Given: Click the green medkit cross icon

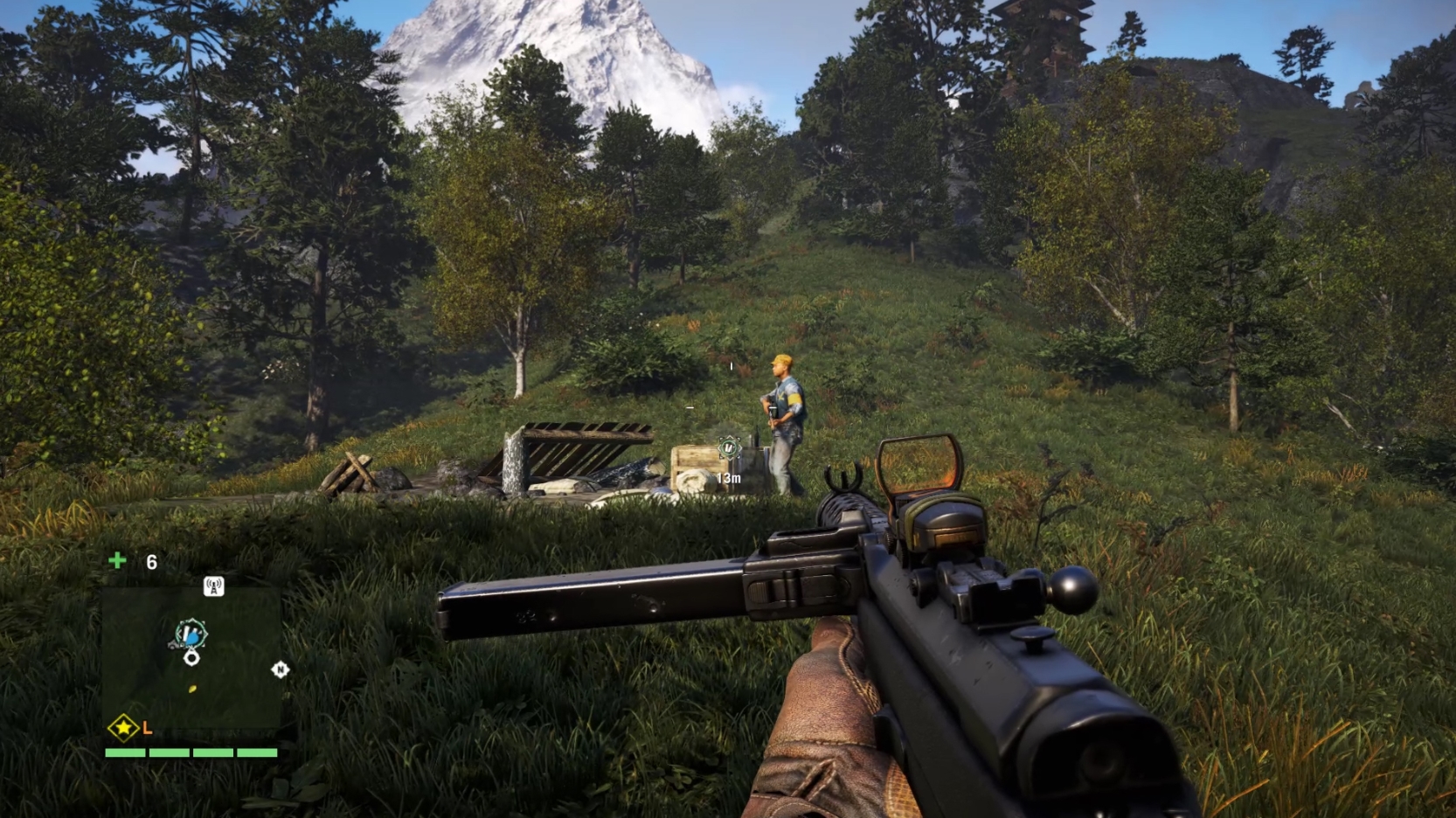Looking at the screenshot, I should coord(117,559).
